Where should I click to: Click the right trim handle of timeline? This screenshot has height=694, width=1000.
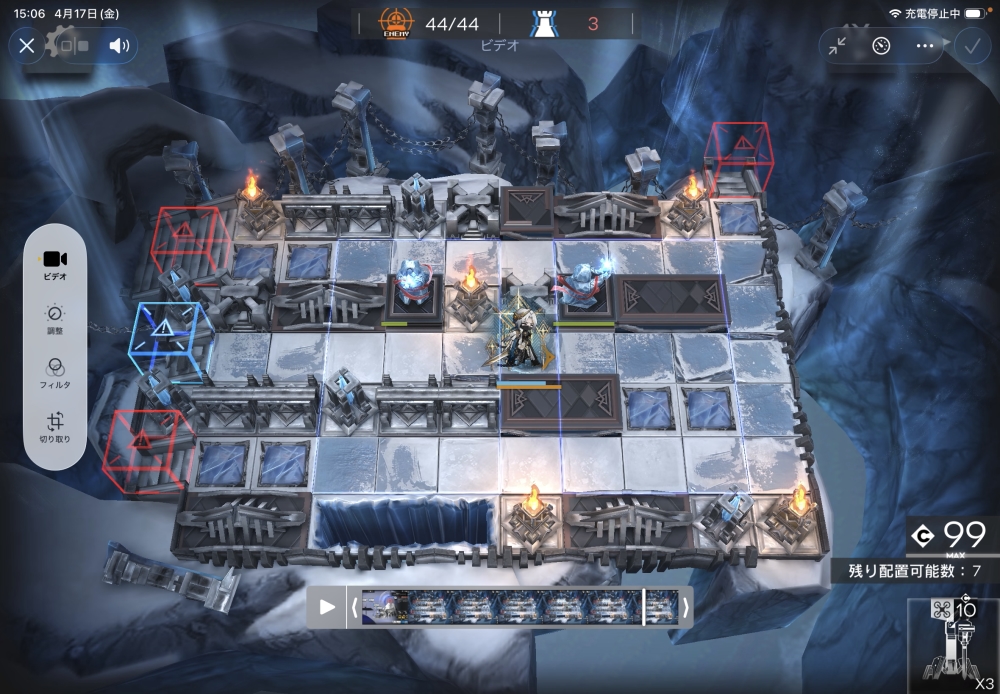(x=686, y=607)
